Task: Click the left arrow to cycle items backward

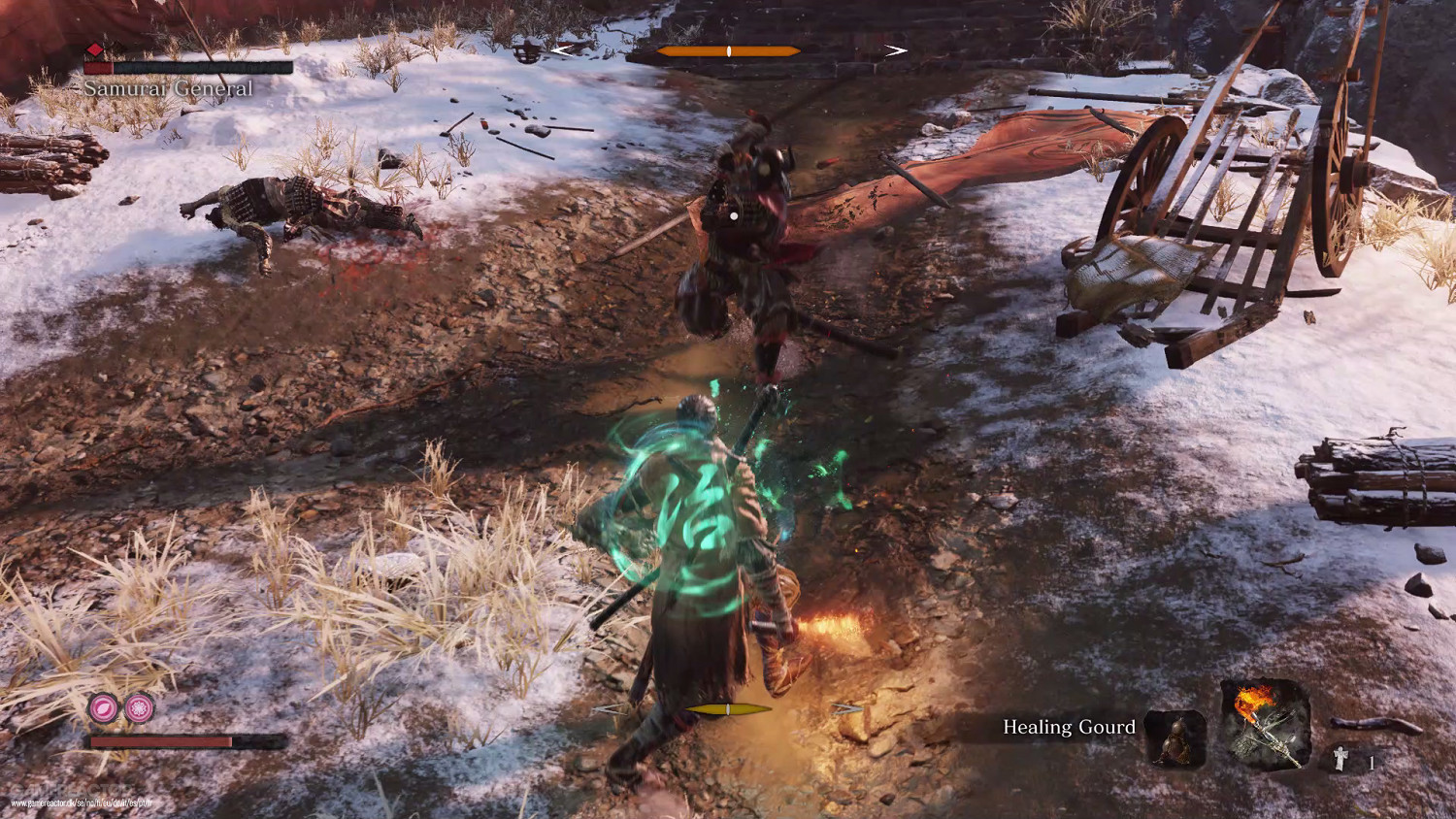Action: 561,49
